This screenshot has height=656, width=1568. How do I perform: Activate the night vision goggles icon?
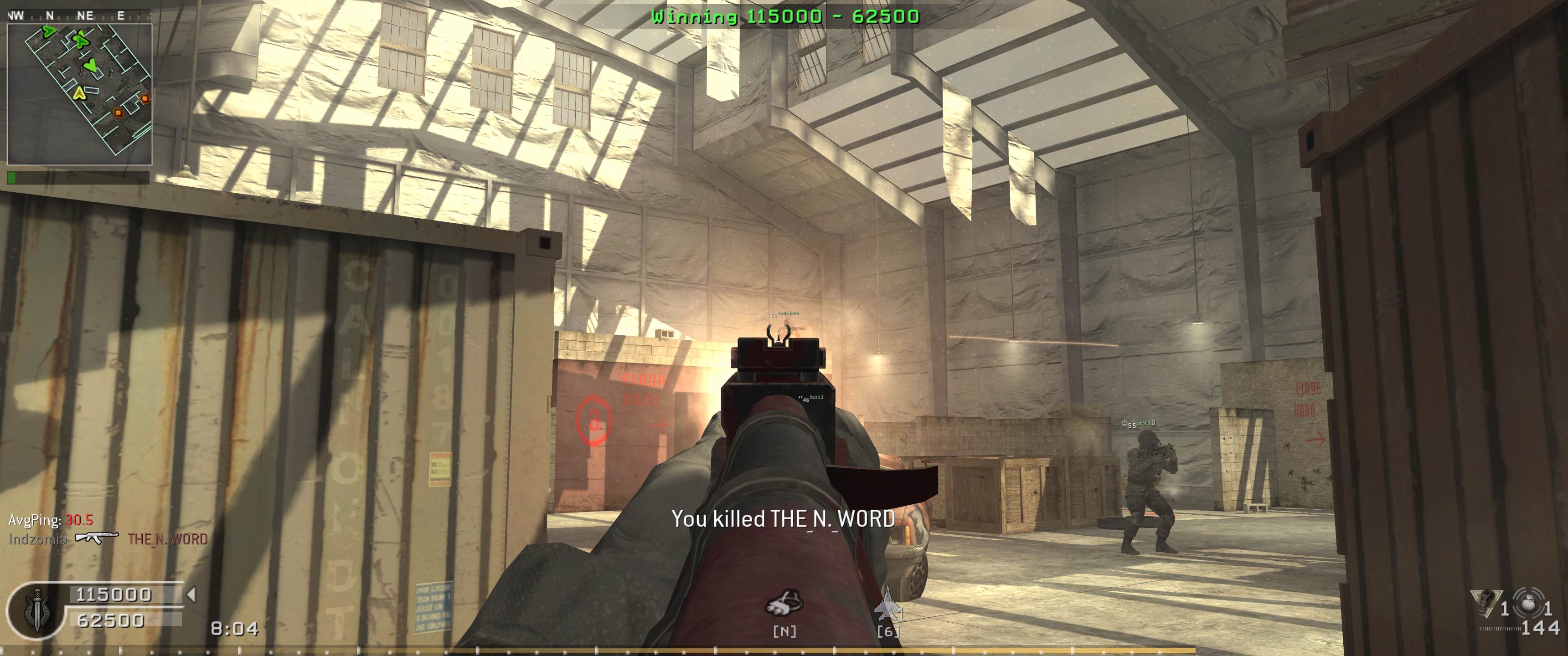click(784, 604)
